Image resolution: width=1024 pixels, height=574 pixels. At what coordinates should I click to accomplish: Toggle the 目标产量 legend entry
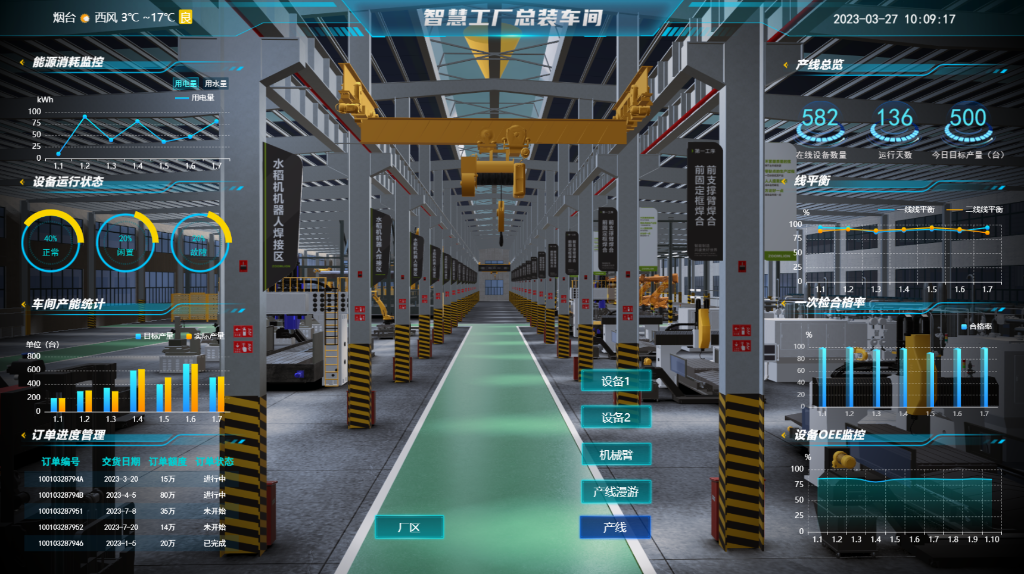pos(153,337)
